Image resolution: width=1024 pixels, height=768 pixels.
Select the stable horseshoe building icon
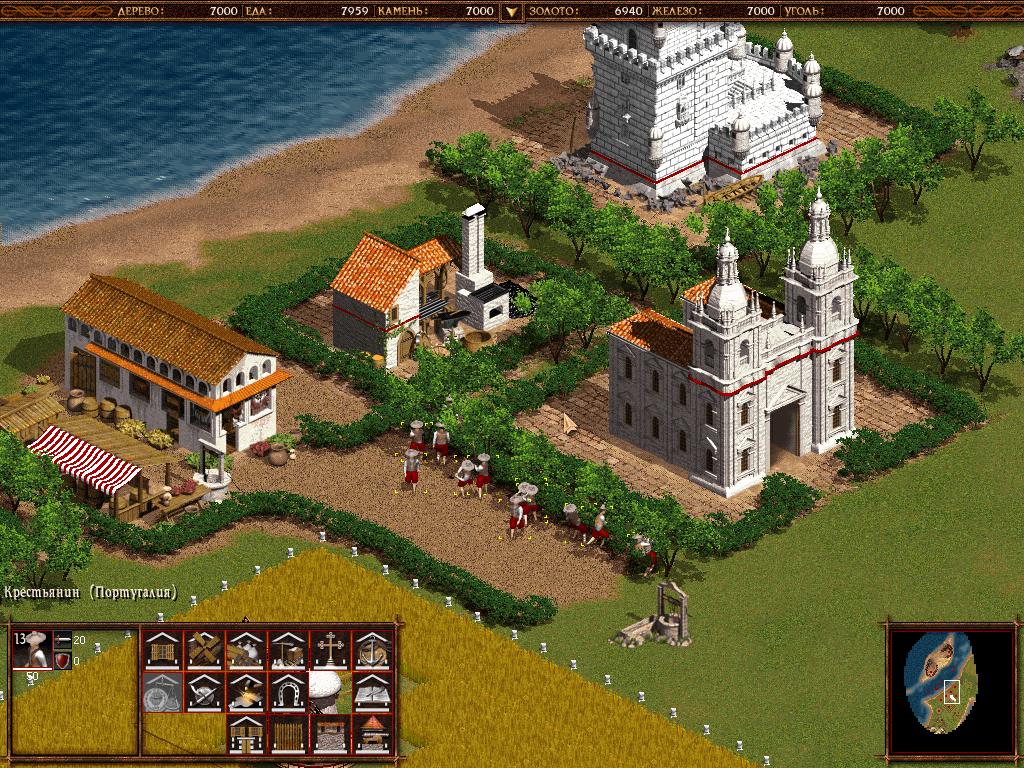click(288, 691)
